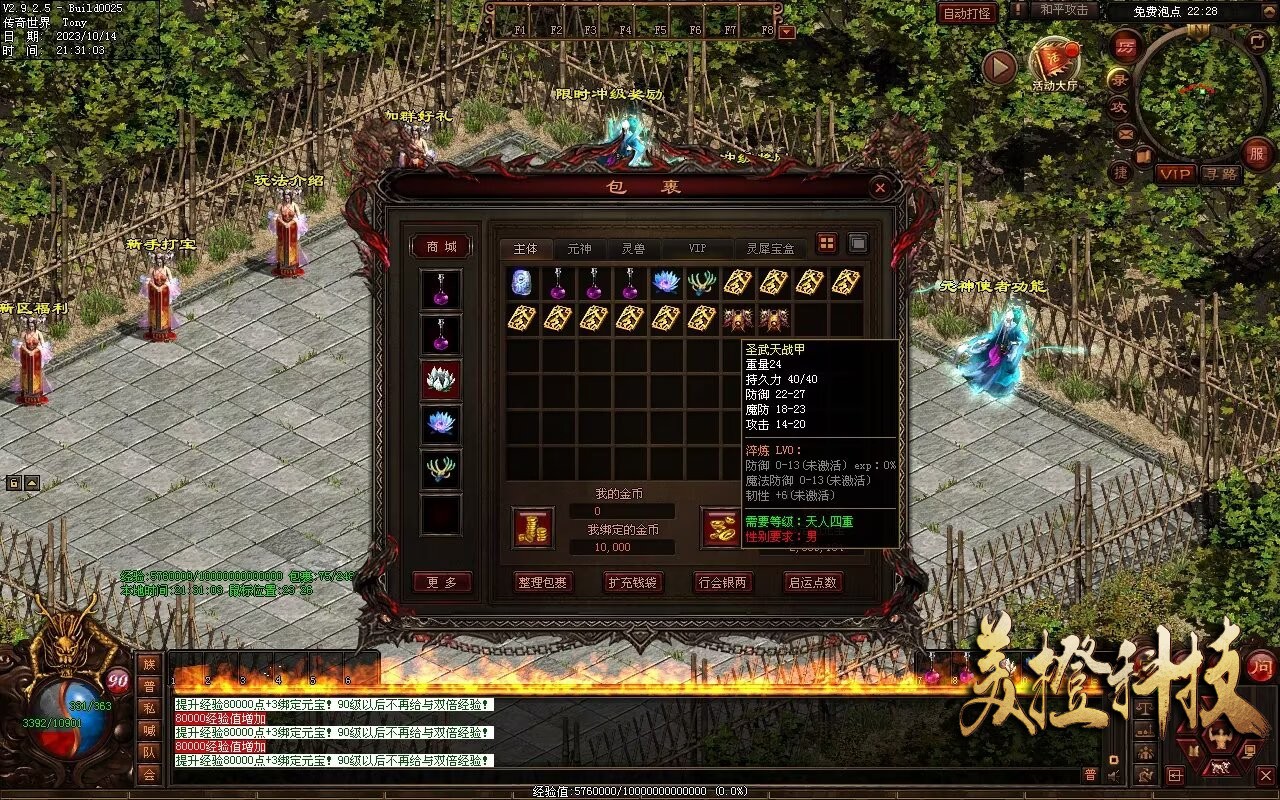This screenshot has width=1280, height=800.
Task: Close the 包裹 inventory window
Action: point(879,187)
